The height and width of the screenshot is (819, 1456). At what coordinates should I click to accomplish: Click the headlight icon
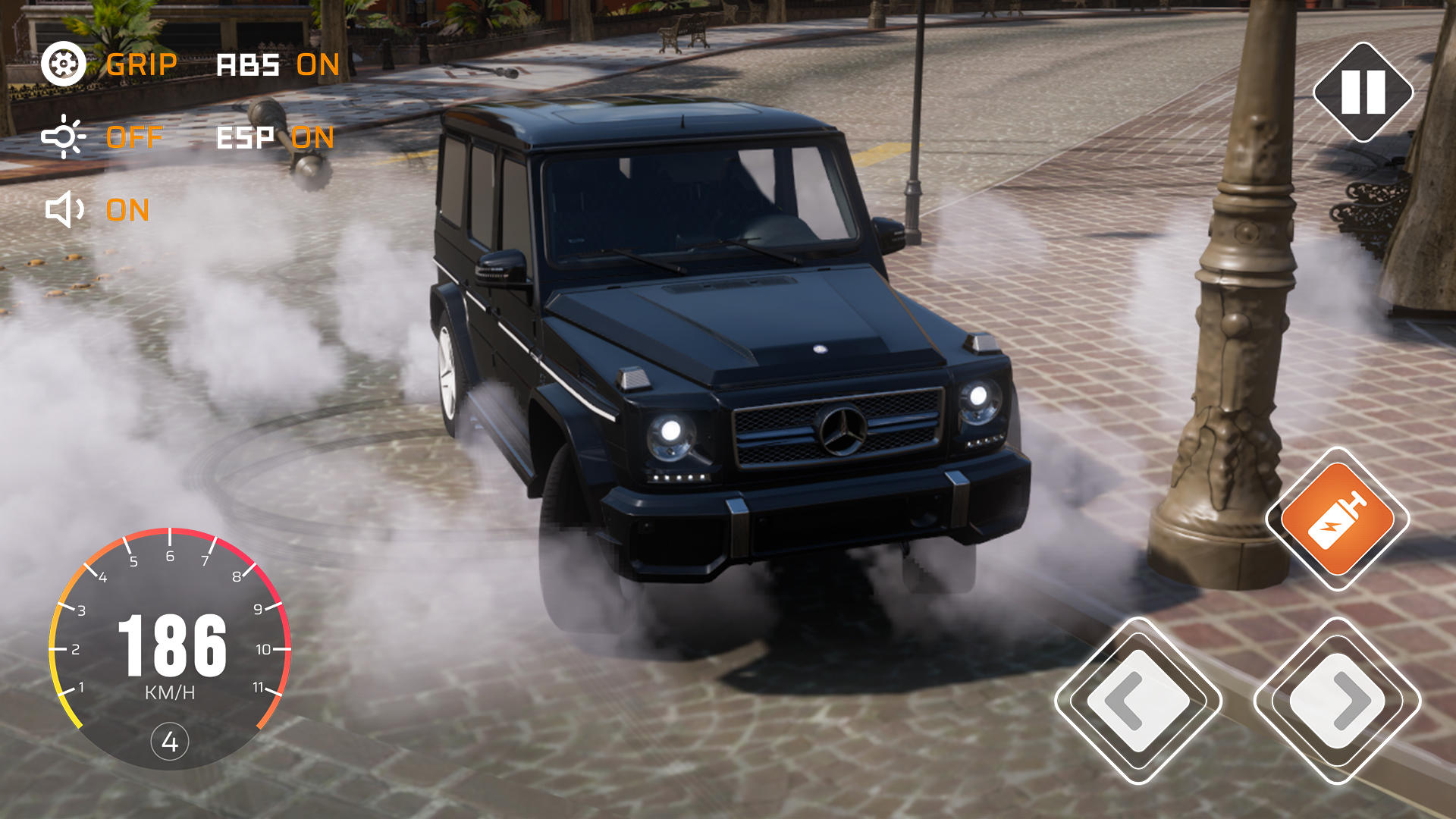coord(63,138)
